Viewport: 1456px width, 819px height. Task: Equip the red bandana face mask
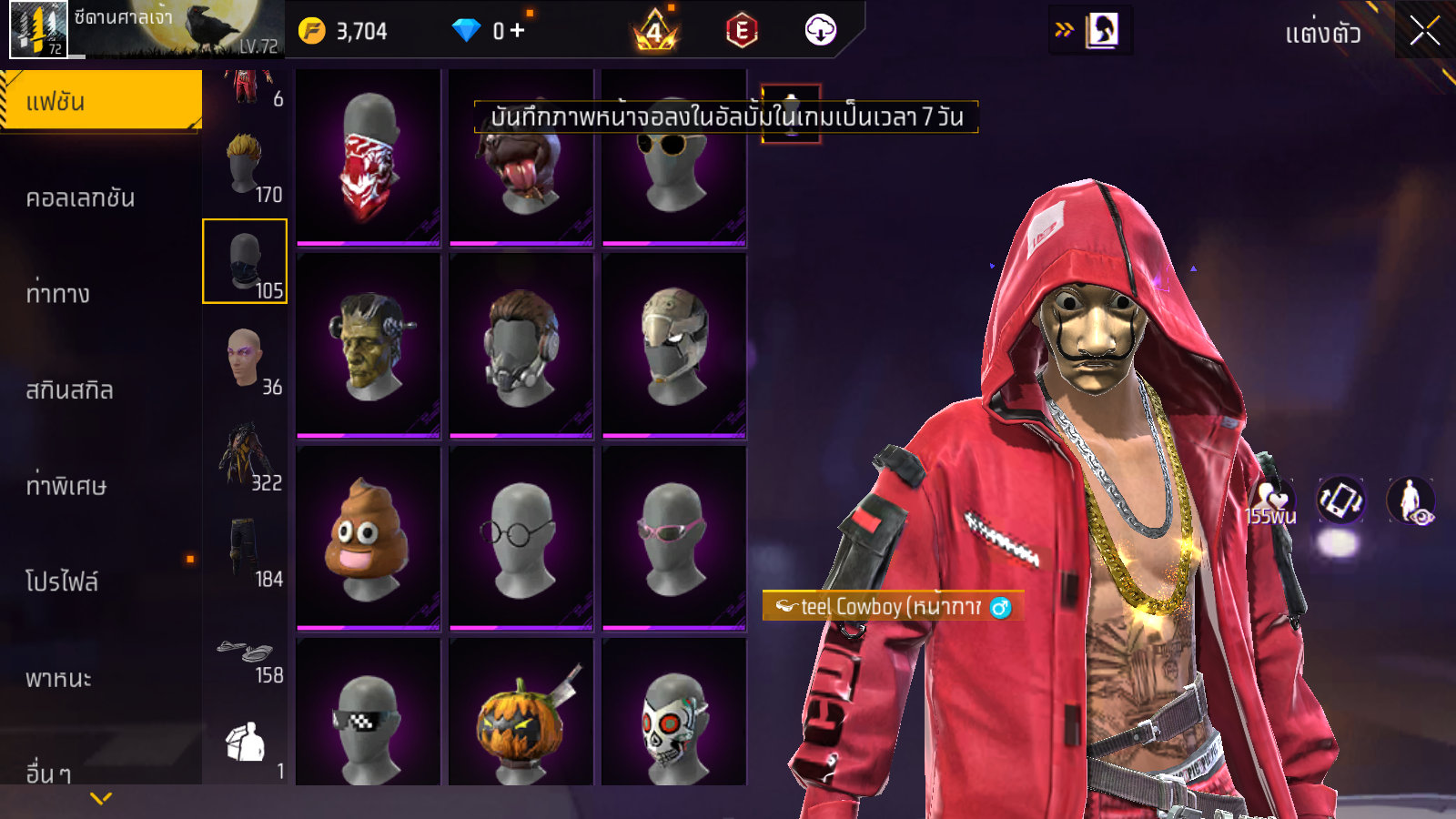pyautogui.click(x=368, y=157)
